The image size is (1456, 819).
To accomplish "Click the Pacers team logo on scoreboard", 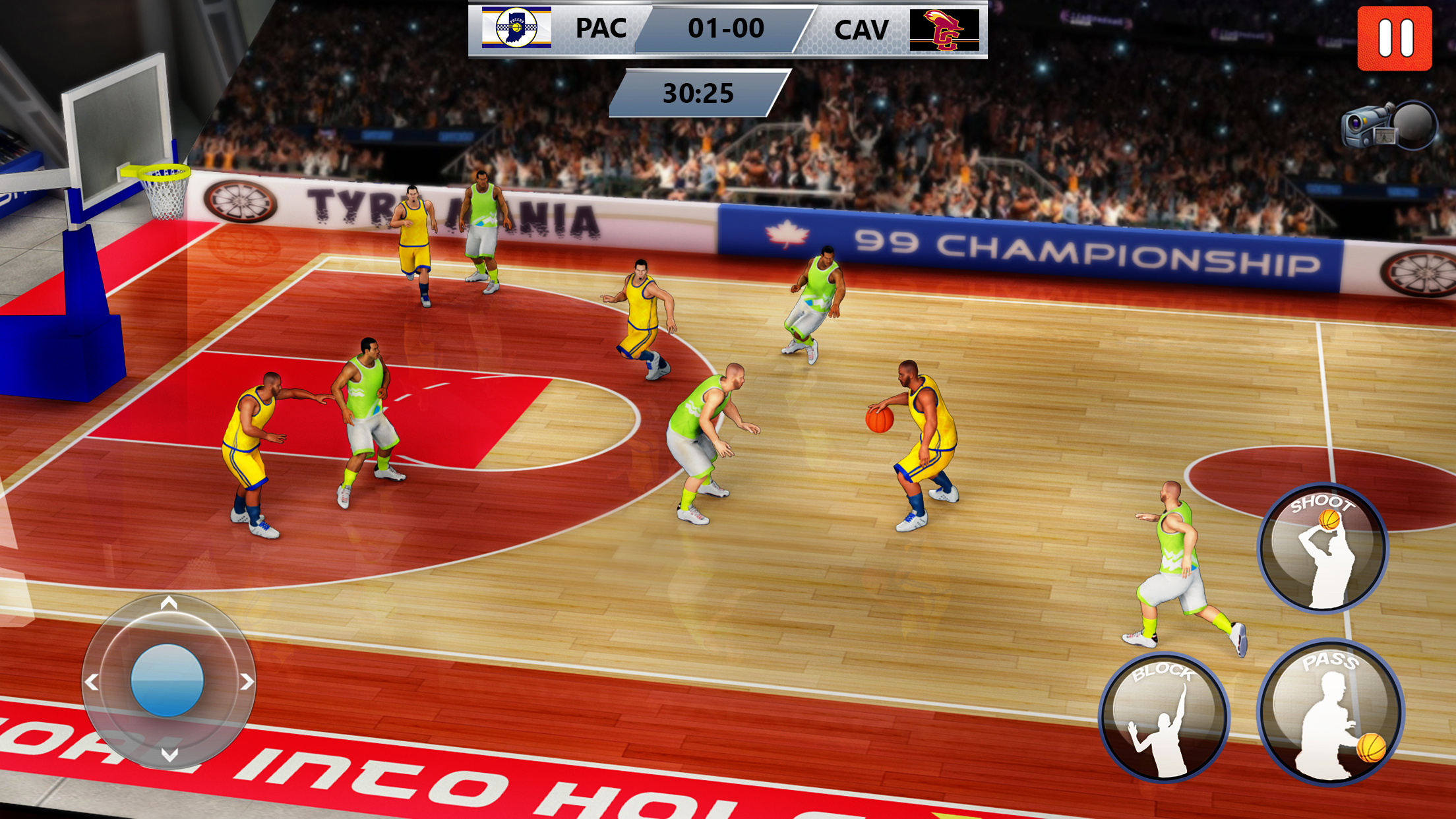I will click(518, 30).
